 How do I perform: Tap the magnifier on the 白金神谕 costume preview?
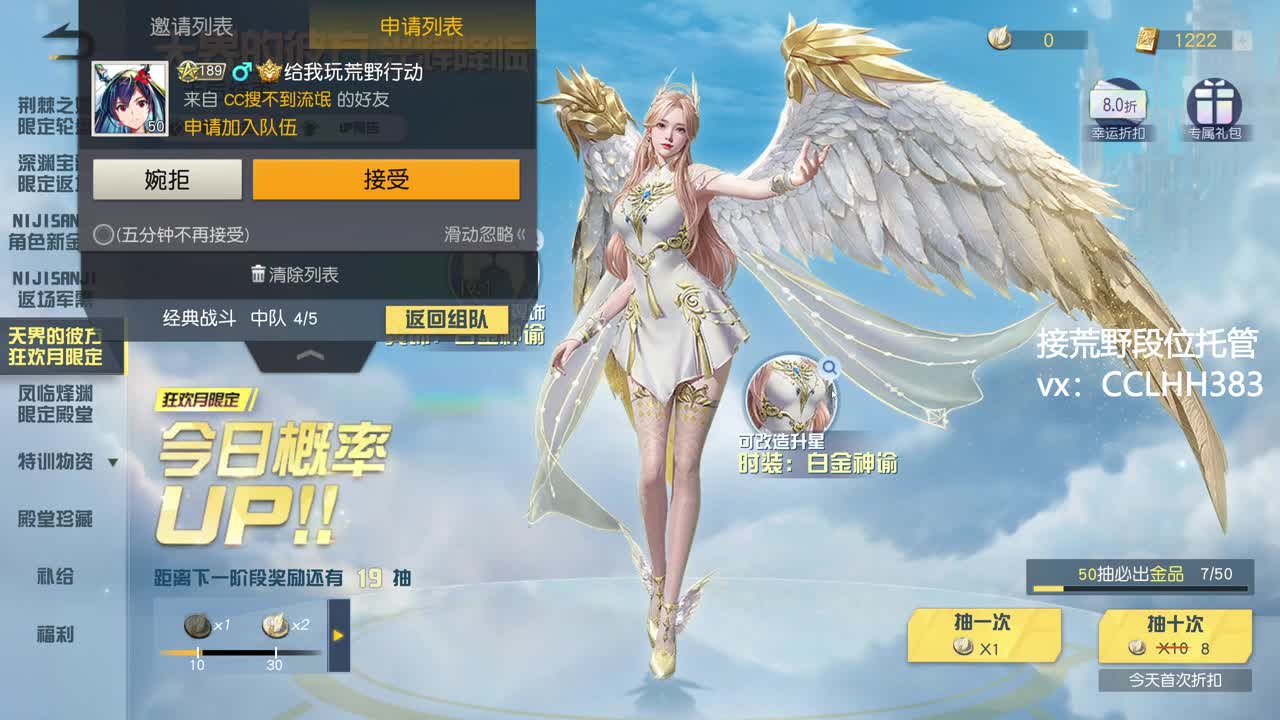point(828,368)
